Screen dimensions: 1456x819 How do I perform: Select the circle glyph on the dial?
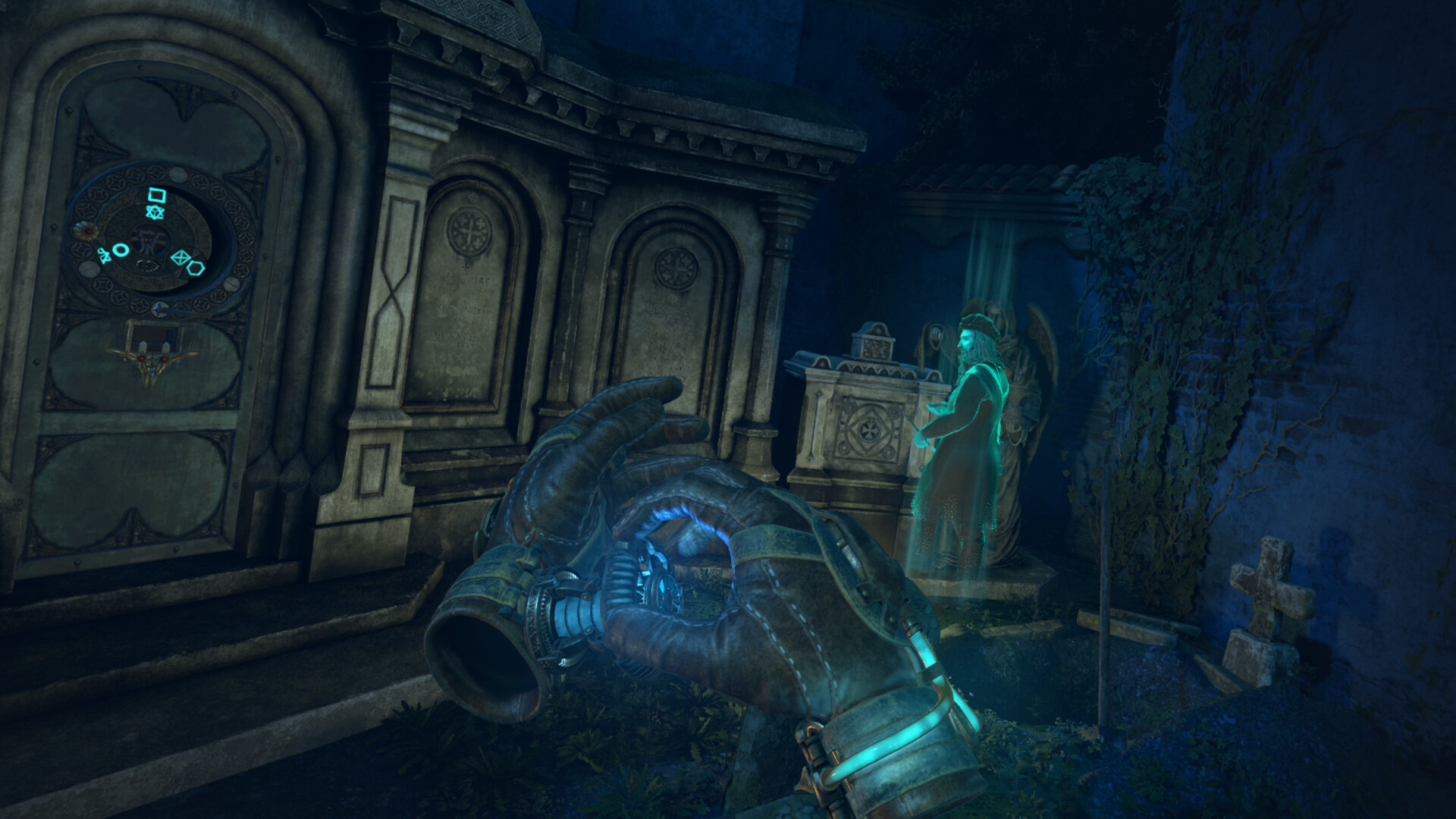coord(120,250)
